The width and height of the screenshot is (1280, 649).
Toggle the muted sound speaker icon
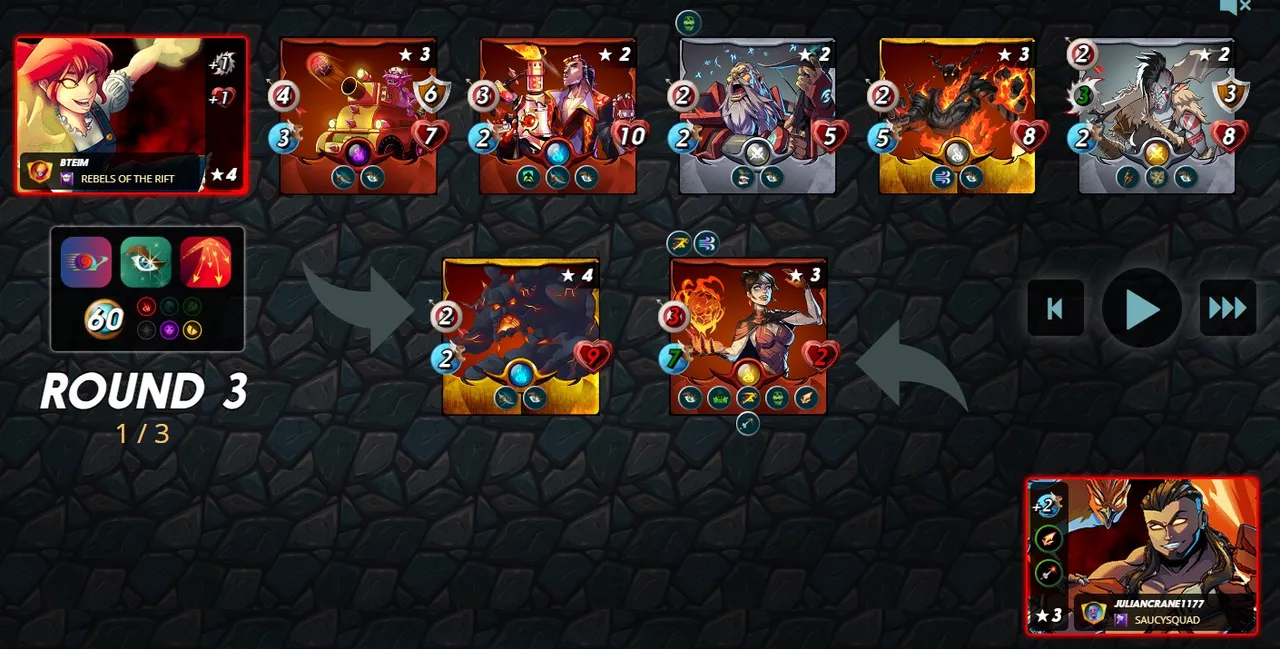(1234, 7)
